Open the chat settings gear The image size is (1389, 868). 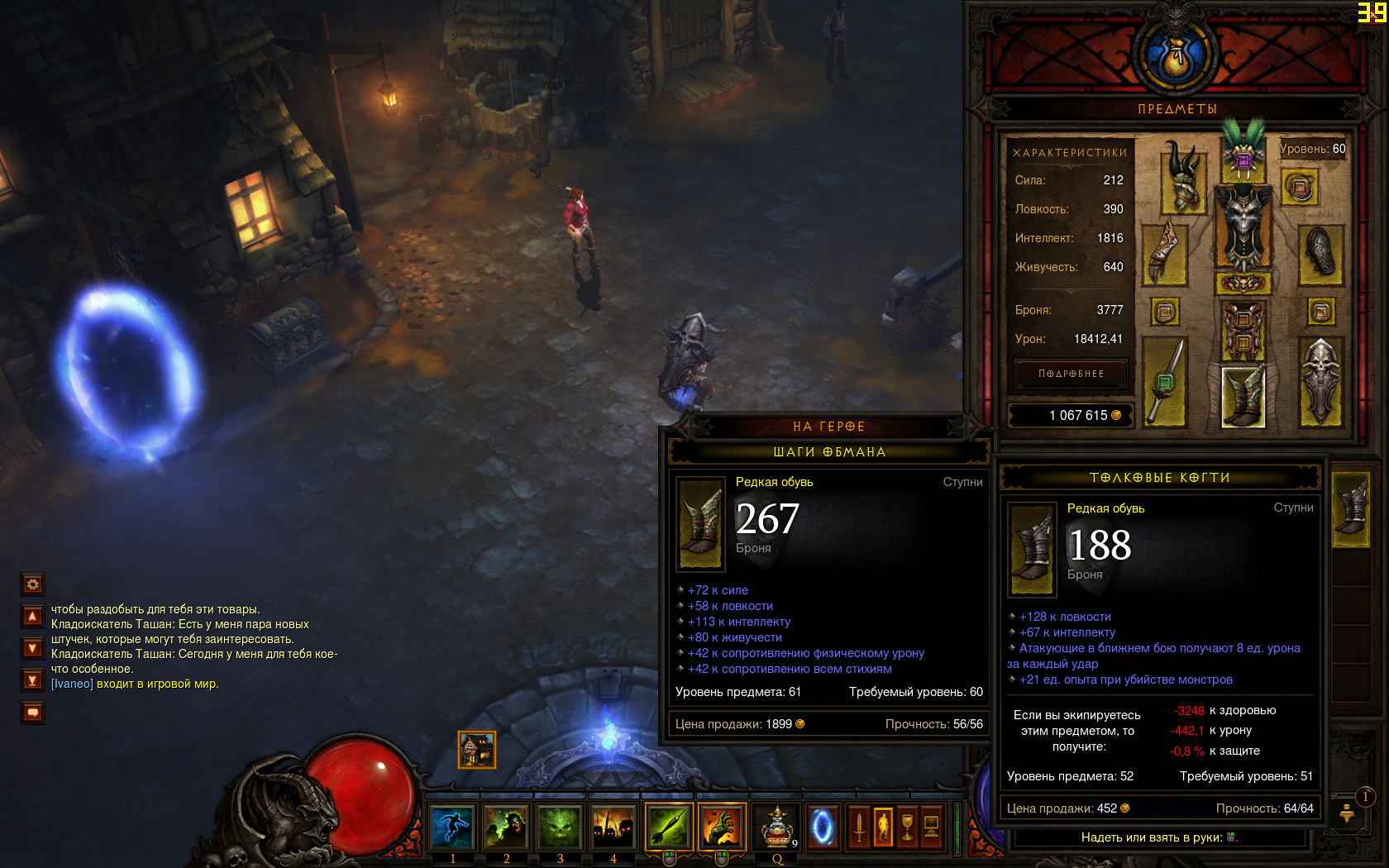tap(32, 584)
